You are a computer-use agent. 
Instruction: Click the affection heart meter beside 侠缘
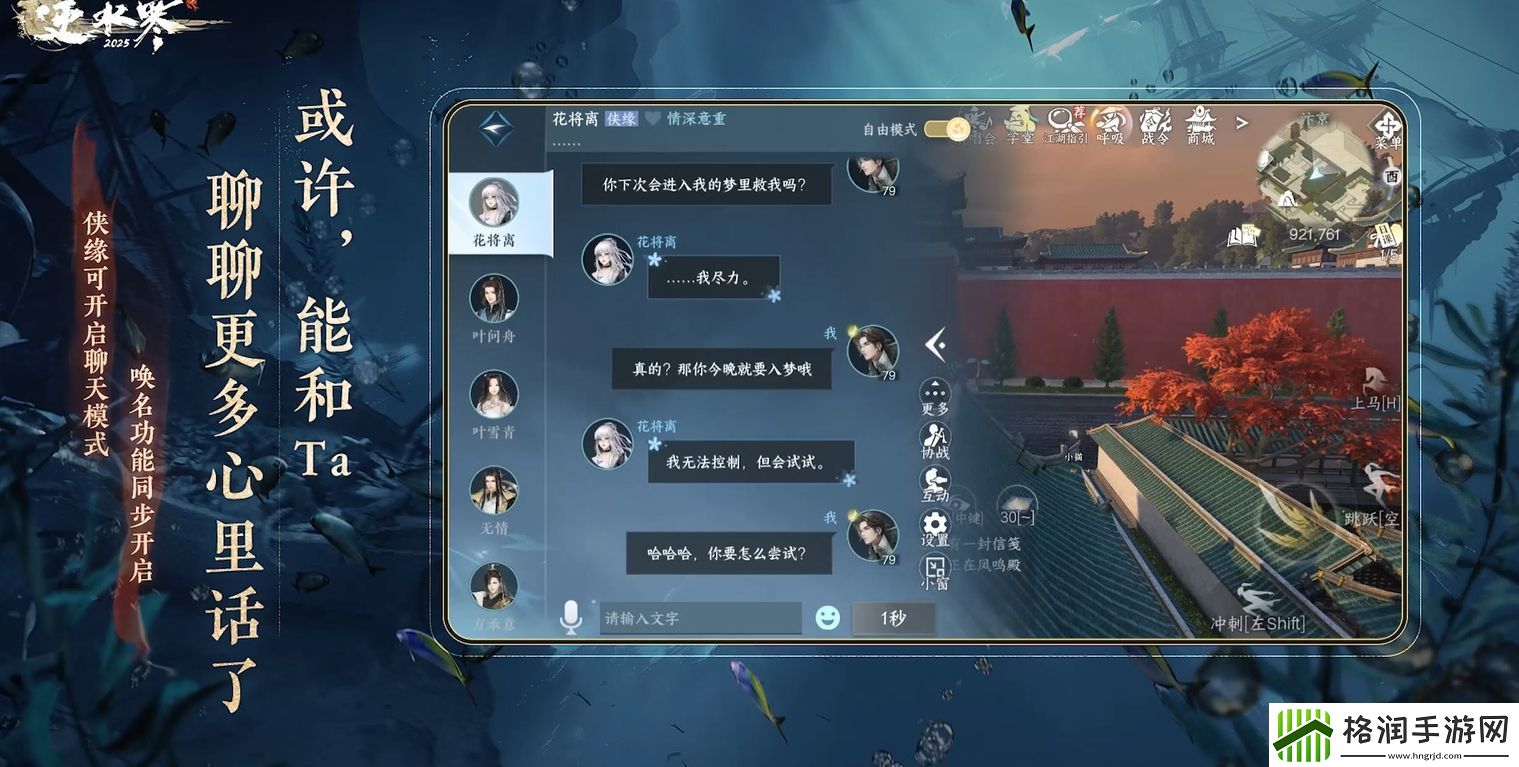pyautogui.click(x=652, y=119)
